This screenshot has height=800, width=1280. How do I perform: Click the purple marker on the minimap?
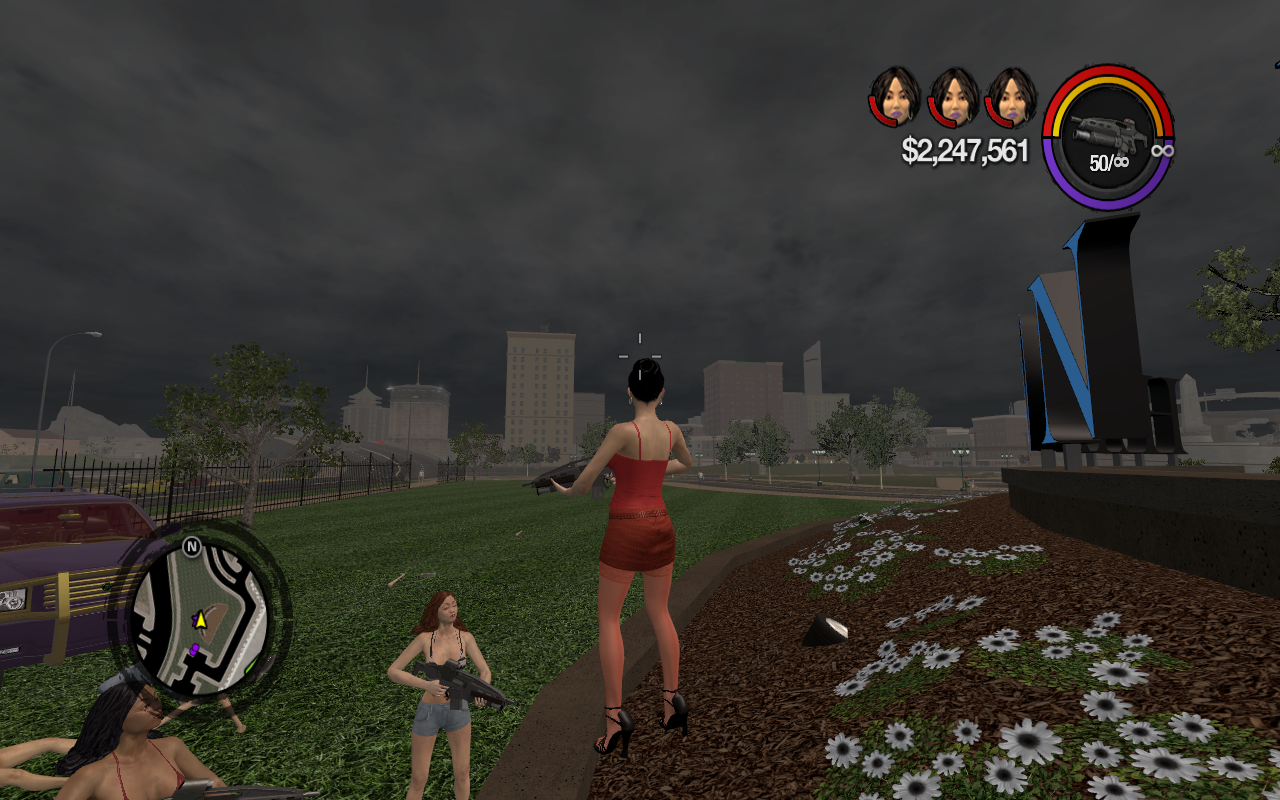(x=195, y=650)
